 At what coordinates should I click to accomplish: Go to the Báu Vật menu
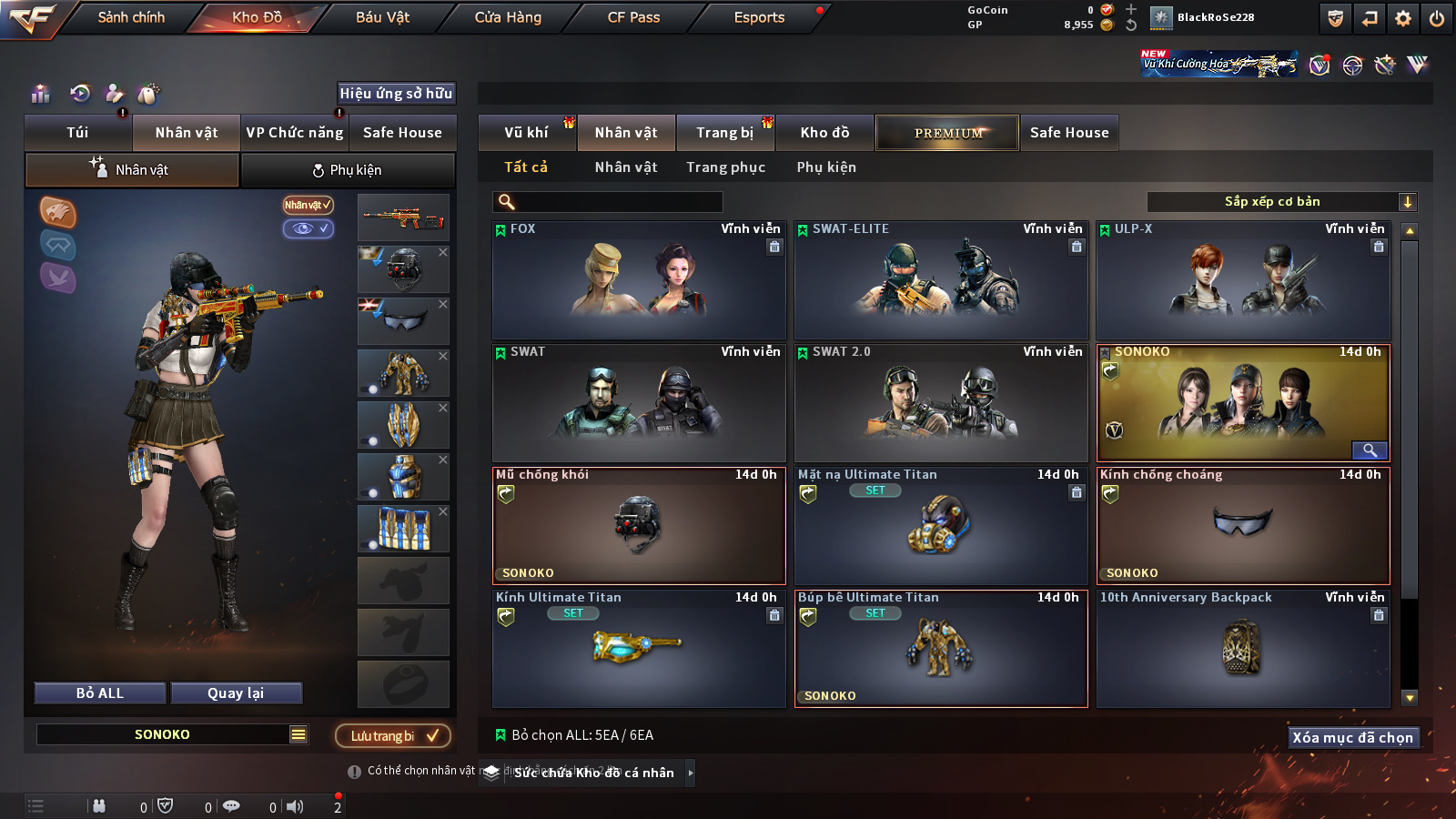382,17
